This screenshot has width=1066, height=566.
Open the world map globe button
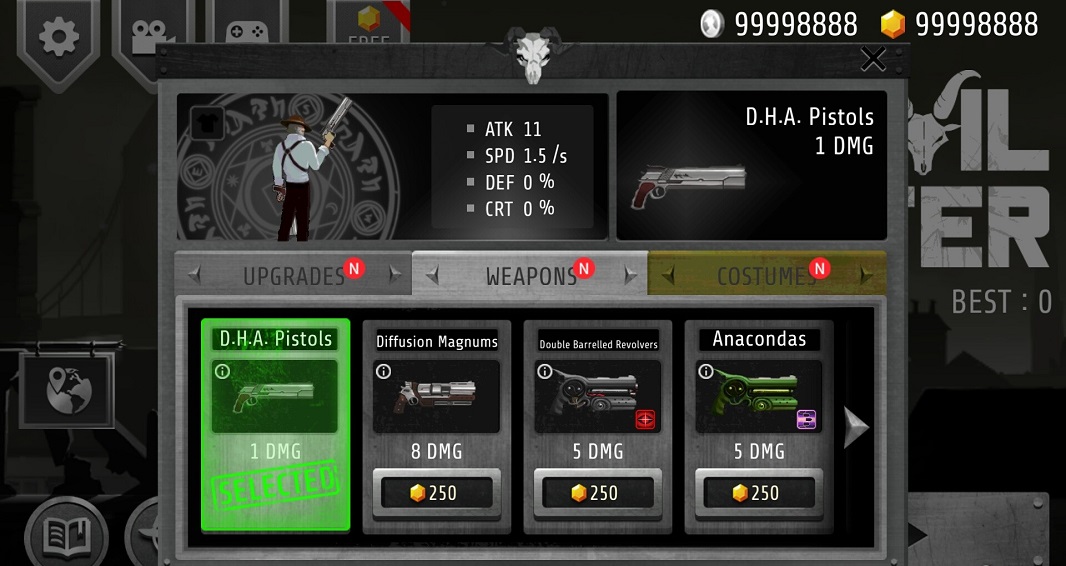coord(66,389)
